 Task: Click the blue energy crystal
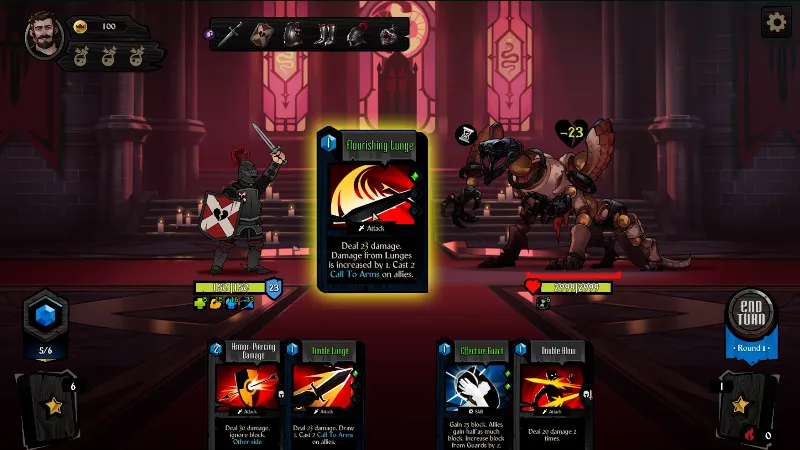point(44,313)
